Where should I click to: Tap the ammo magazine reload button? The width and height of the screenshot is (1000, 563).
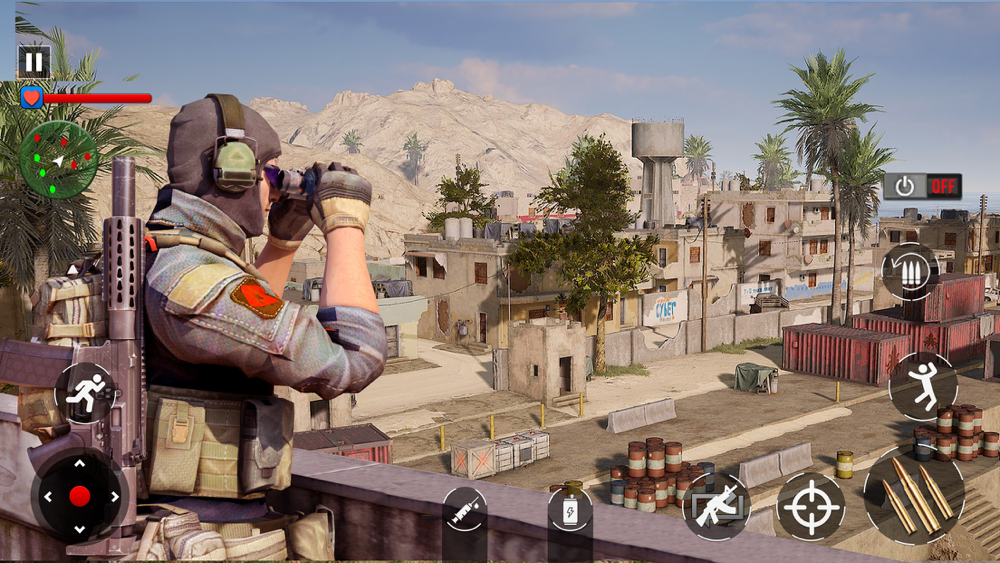coord(909,271)
